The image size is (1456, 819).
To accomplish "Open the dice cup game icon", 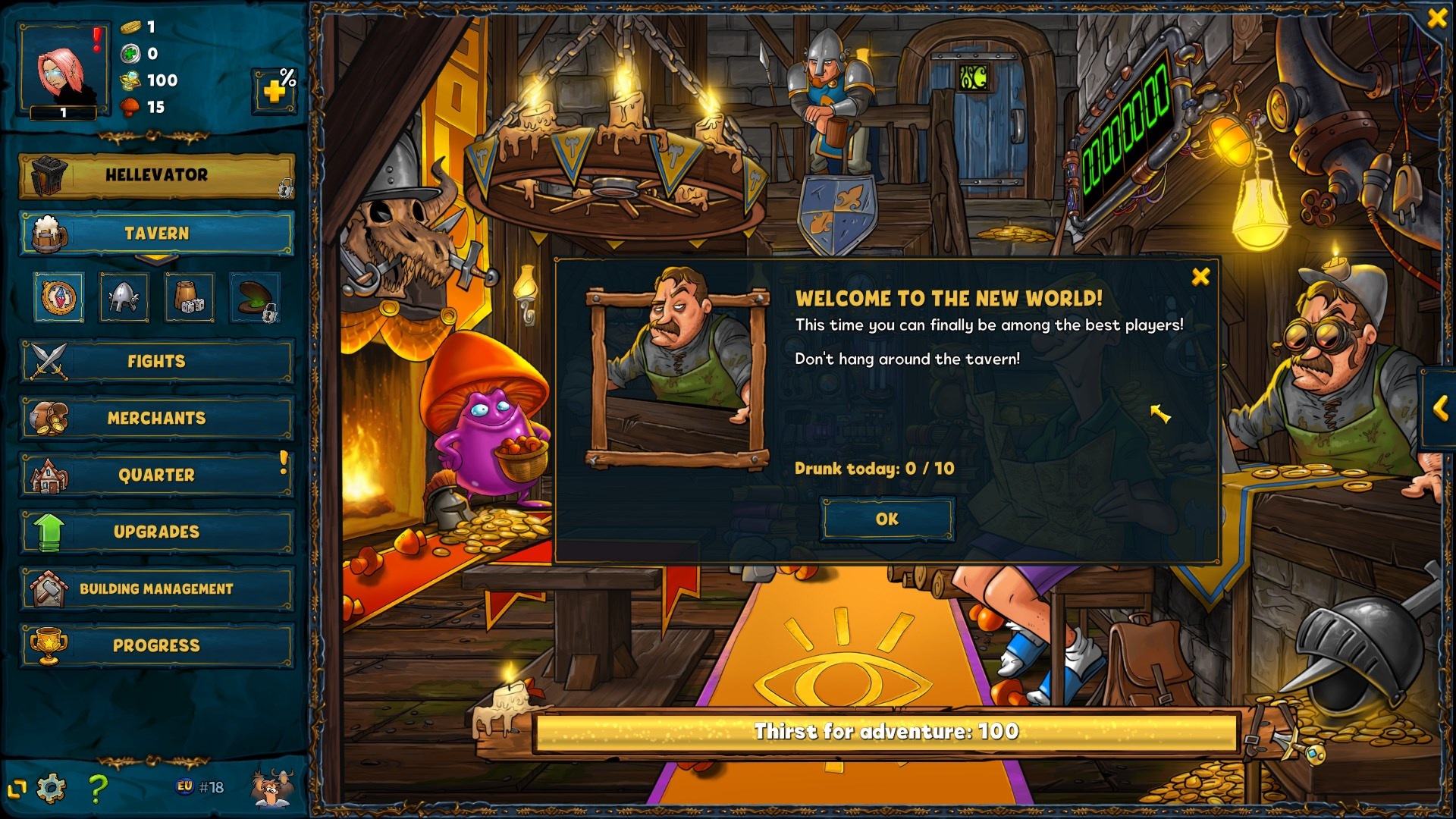I will click(190, 297).
